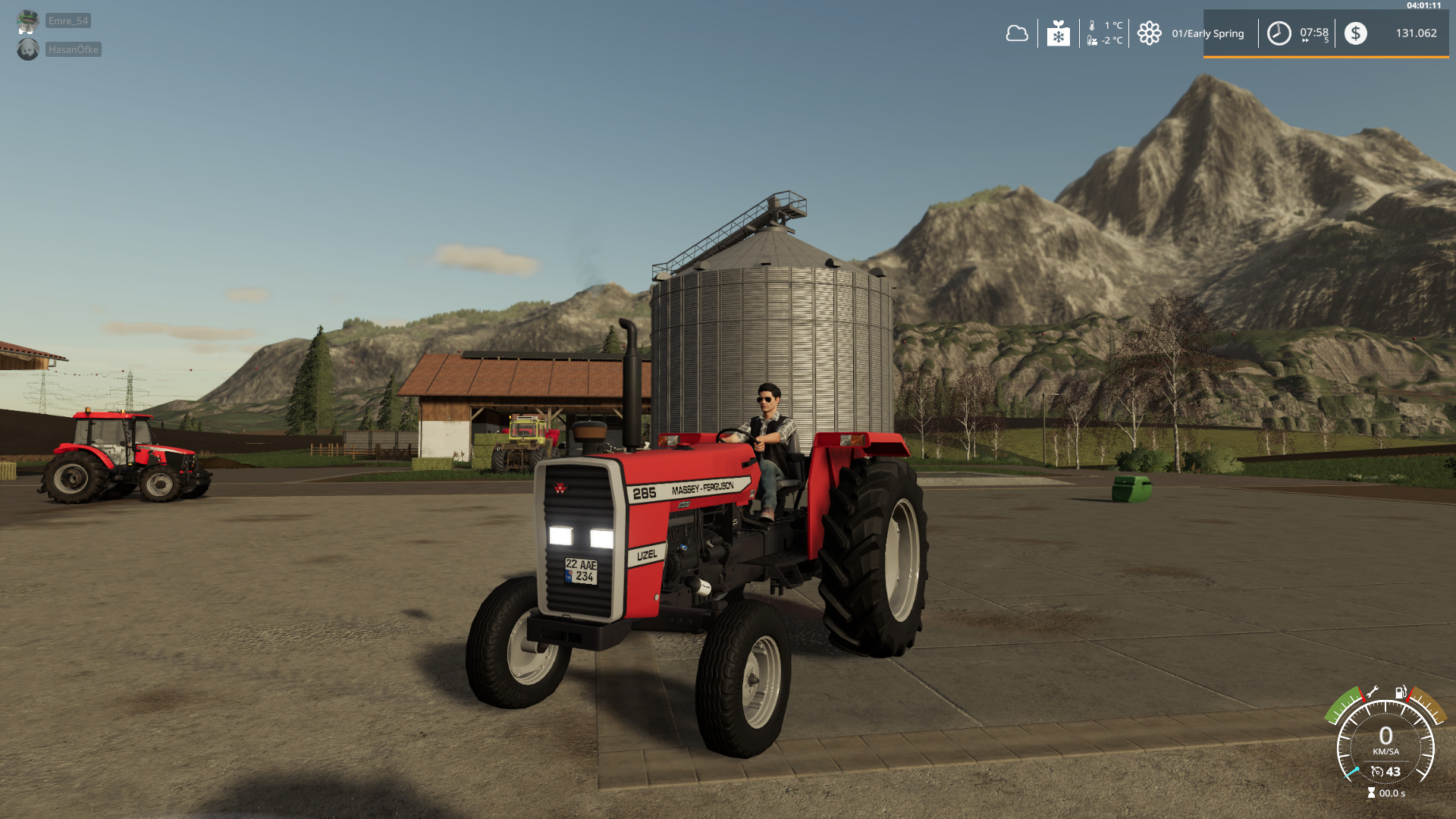Screen dimensions: 1456x819
Task: Click the wrench damage icon on the gauge
Action: point(1372,692)
